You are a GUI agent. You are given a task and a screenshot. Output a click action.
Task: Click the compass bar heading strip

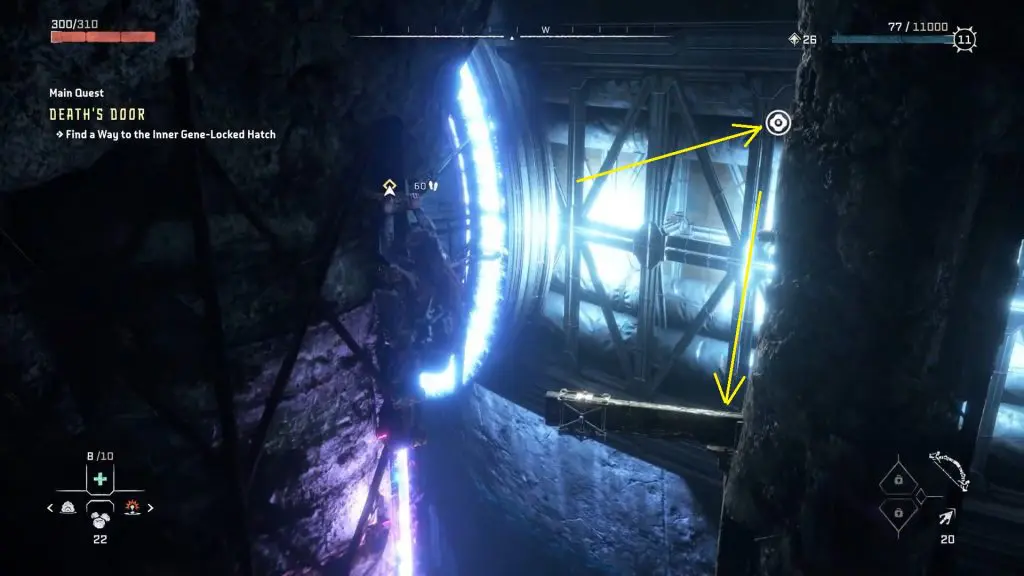512,37
